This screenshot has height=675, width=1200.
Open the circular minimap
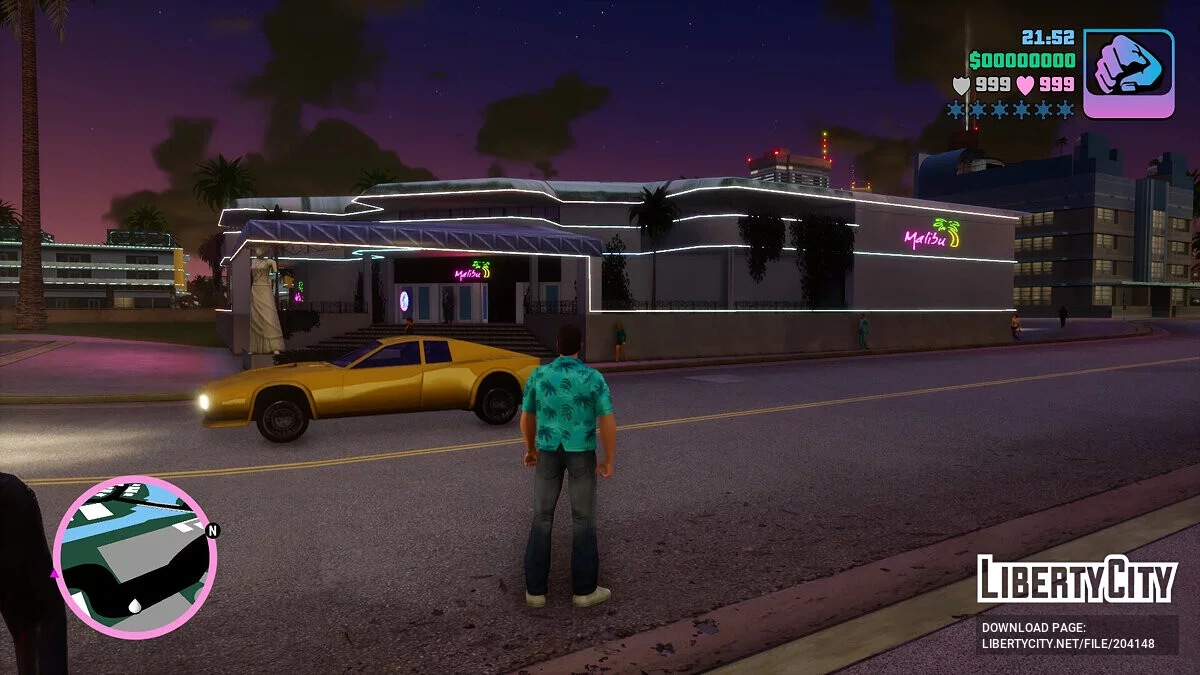coord(134,557)
